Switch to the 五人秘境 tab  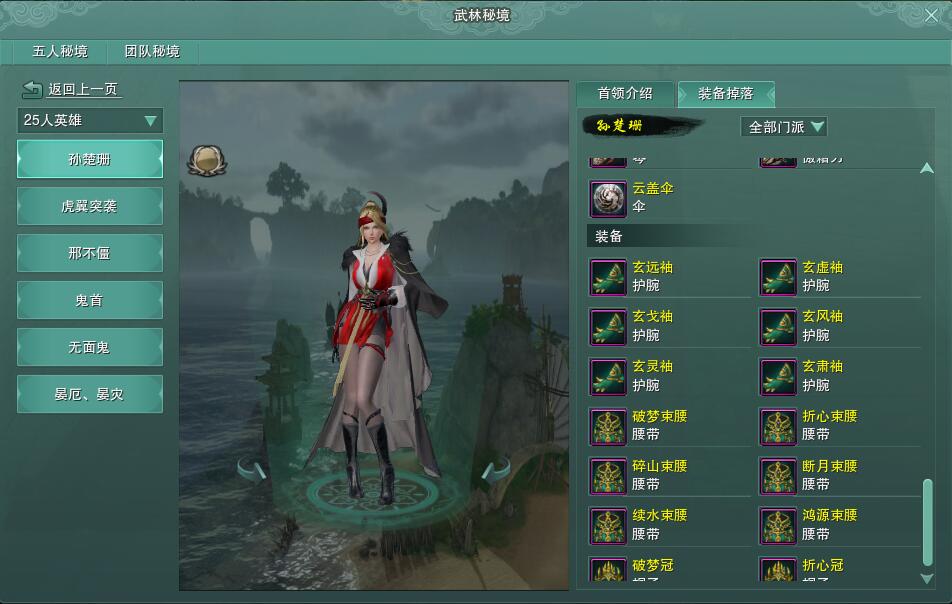point(60,52)
